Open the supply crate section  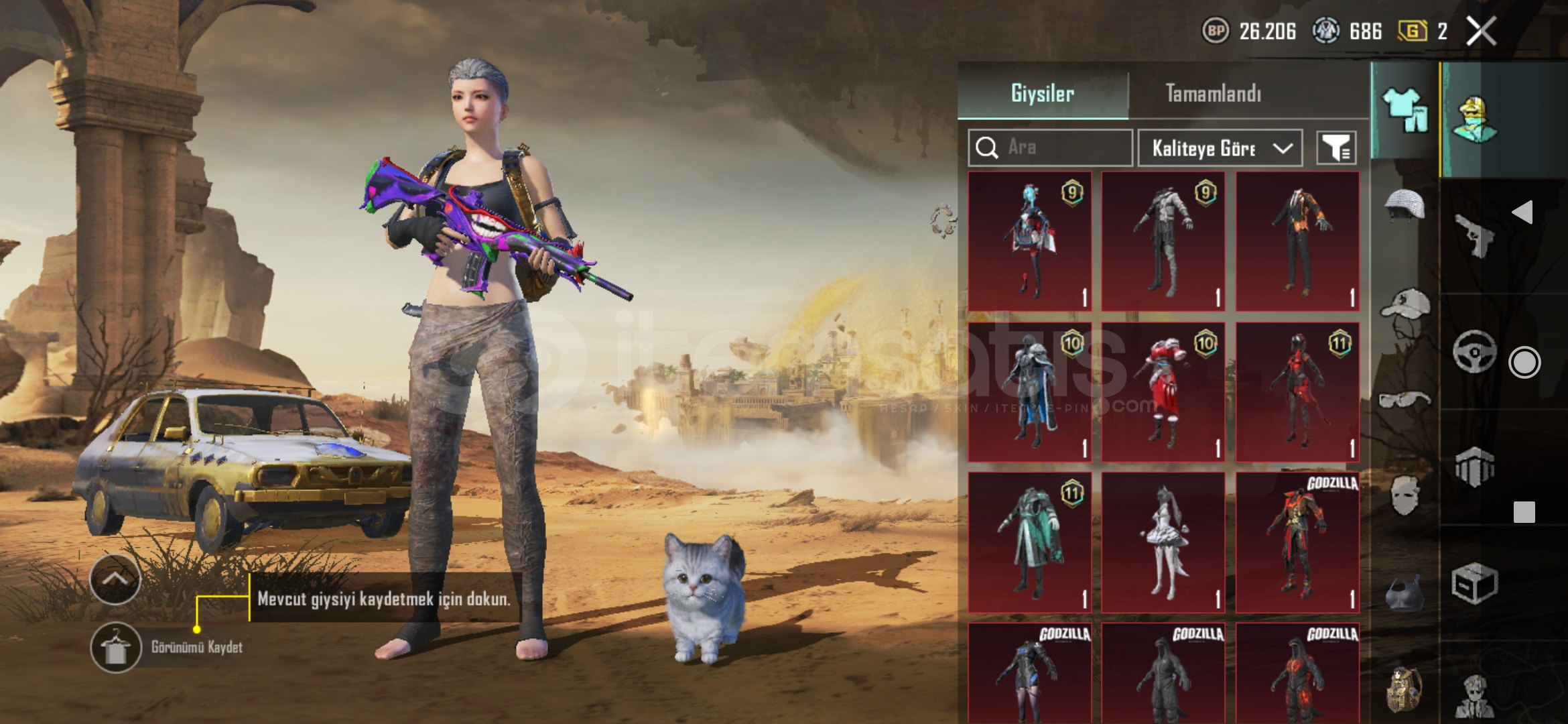click(1474, 583)
